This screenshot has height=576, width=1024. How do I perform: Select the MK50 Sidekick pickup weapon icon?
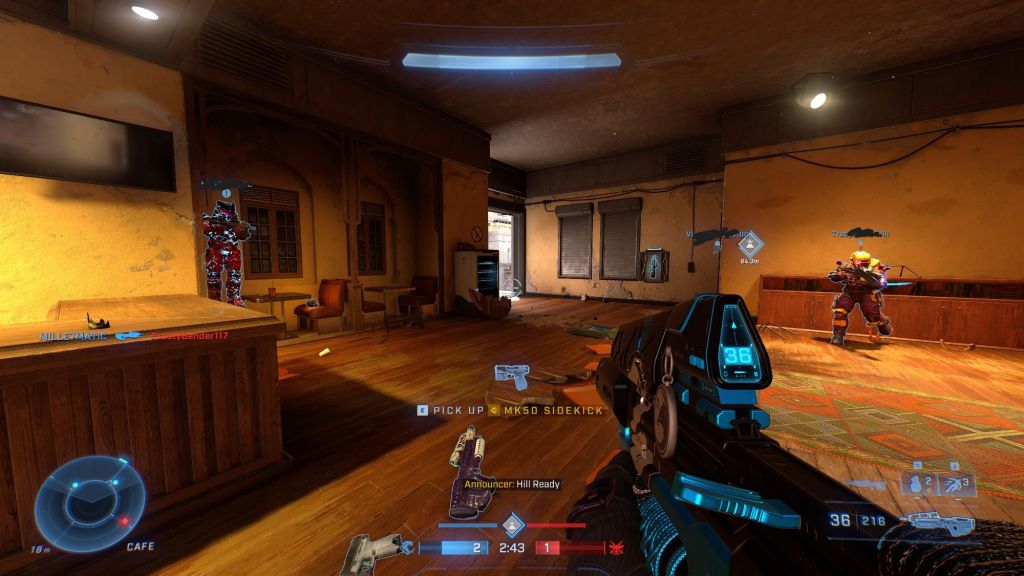(x=512, y=377)
